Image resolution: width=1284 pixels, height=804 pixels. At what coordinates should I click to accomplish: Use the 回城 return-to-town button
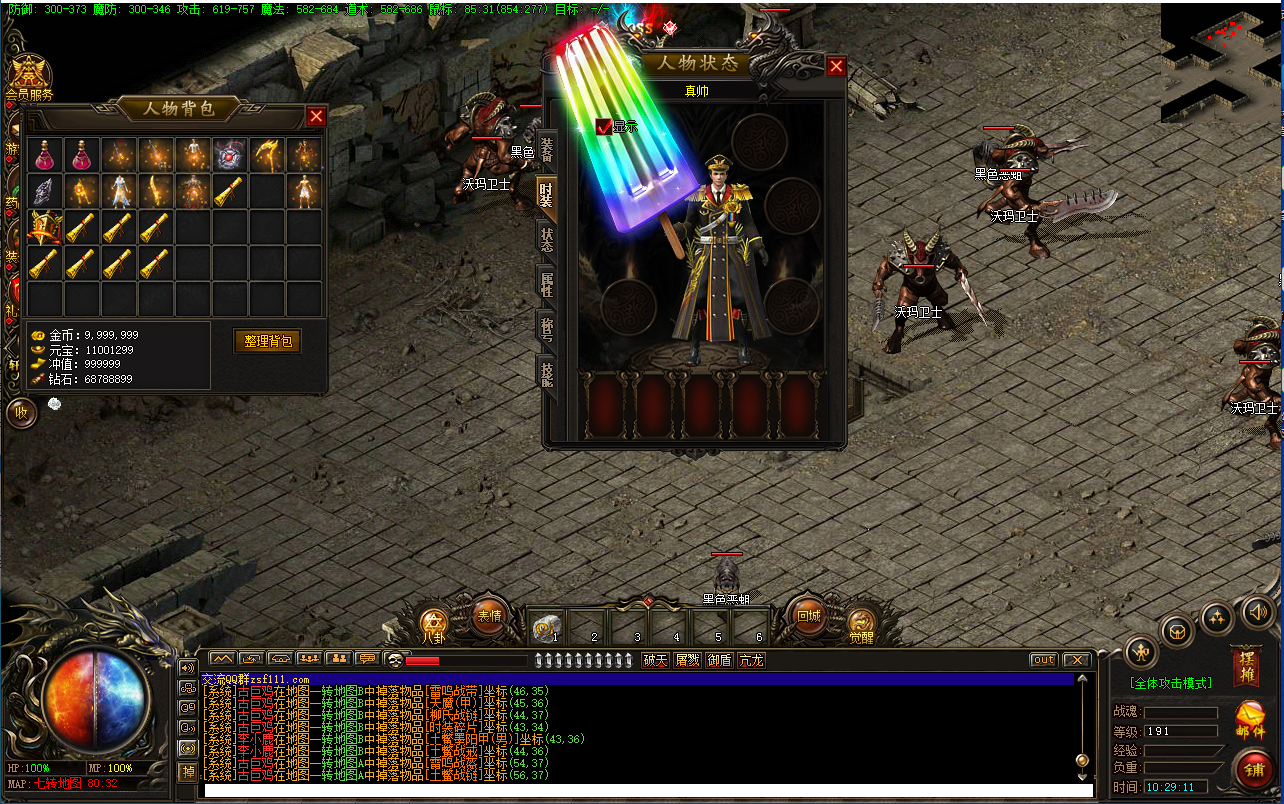[x=808, y=616]
